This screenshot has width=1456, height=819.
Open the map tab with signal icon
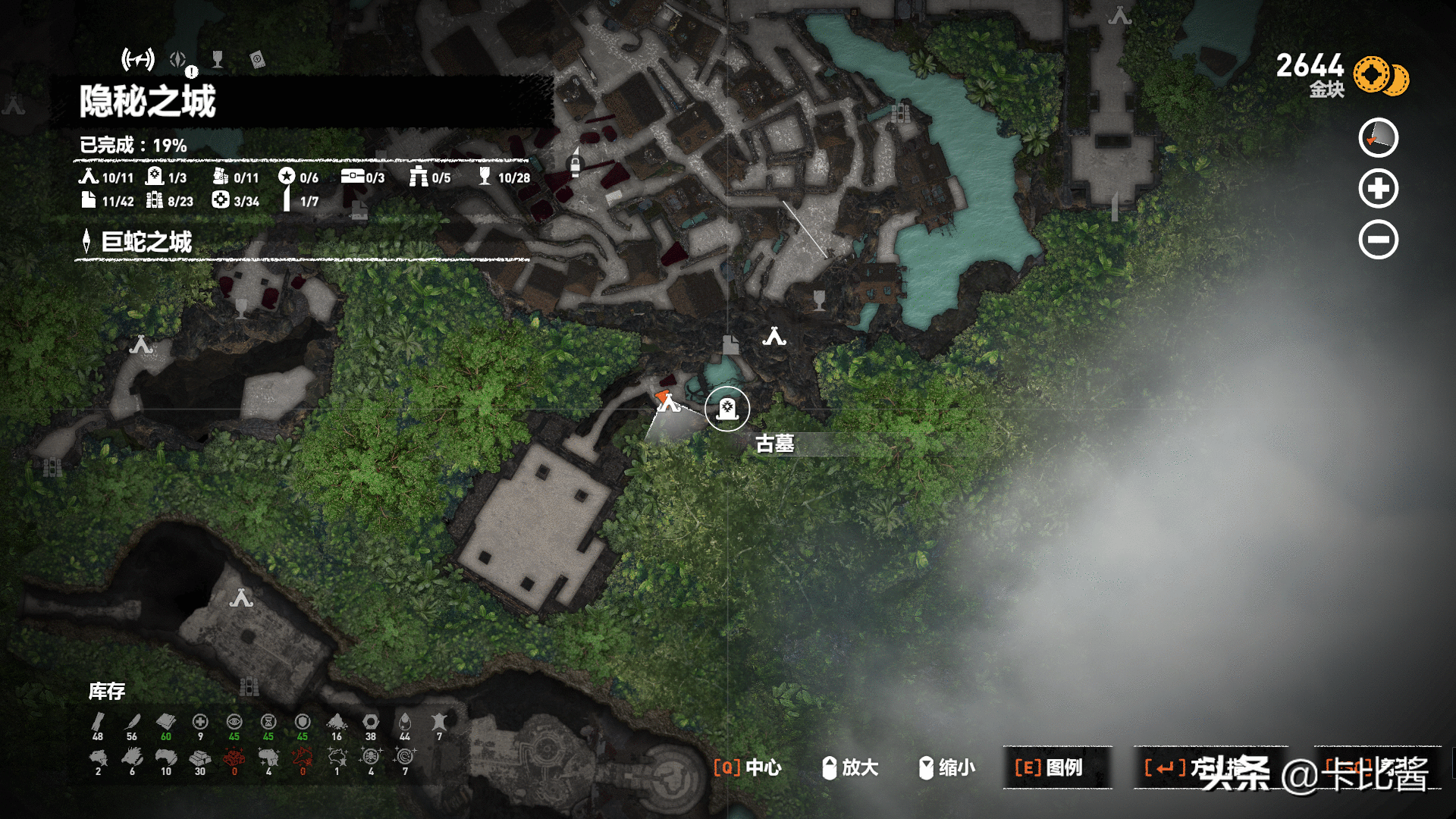point(138,59)
